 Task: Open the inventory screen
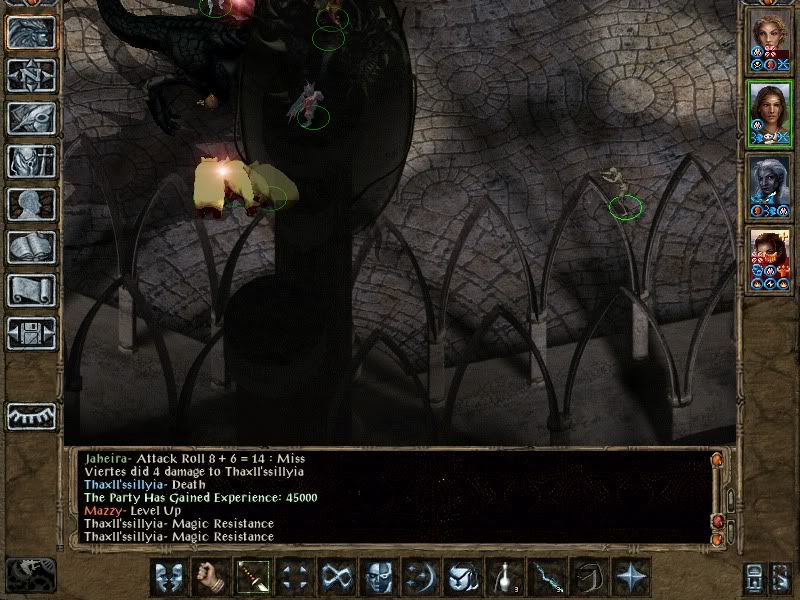coord(31,161)
